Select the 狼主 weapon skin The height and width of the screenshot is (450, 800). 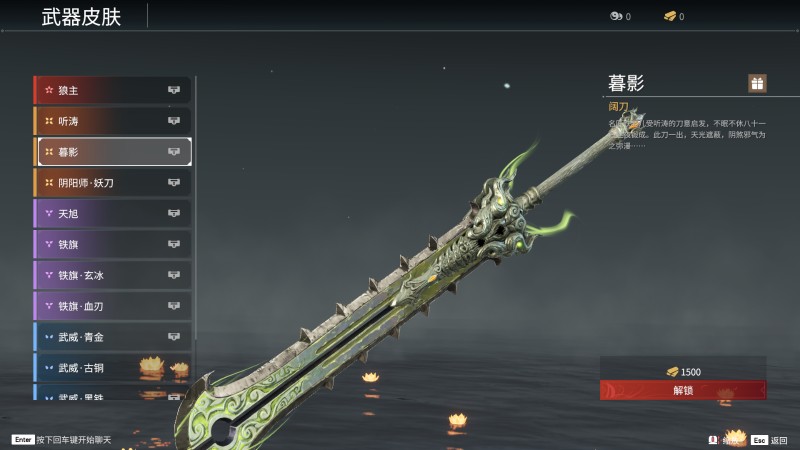tap(113, 90)
